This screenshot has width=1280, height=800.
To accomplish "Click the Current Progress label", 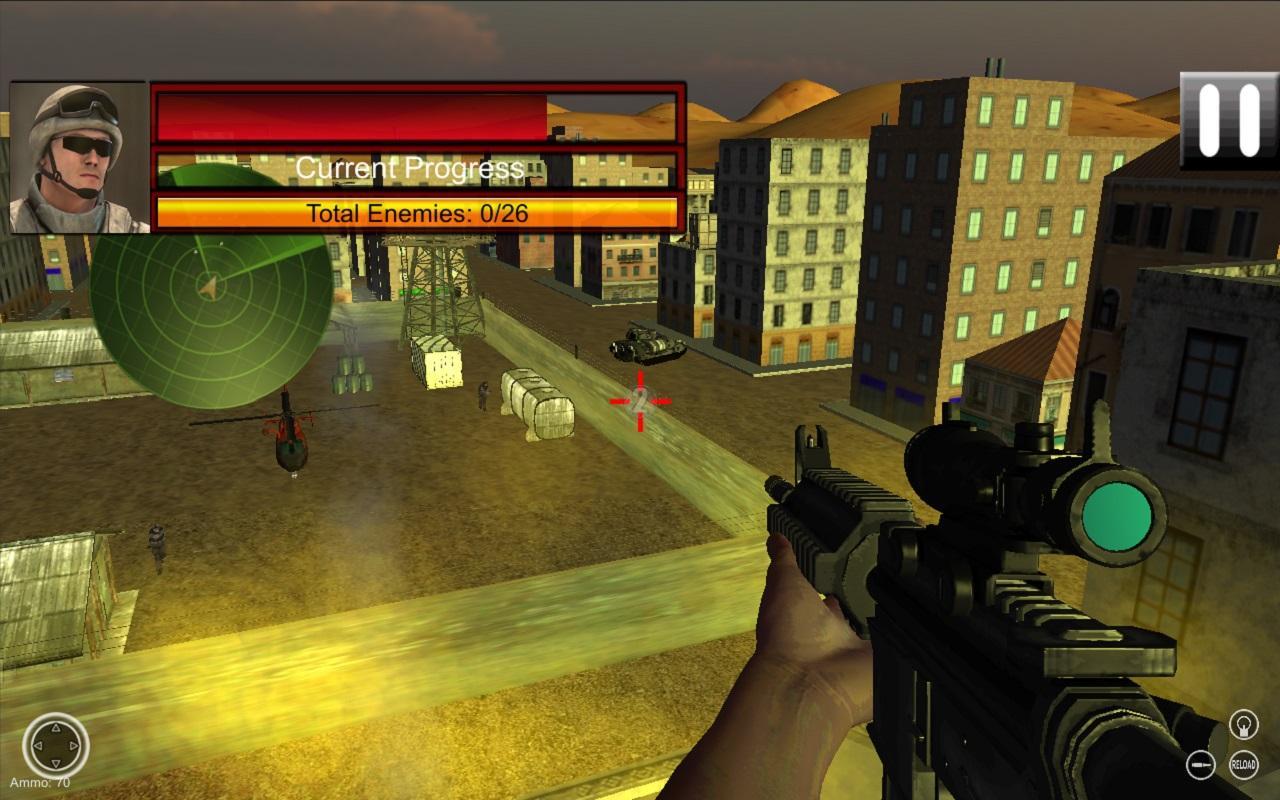I will click(x=410, y=167).
